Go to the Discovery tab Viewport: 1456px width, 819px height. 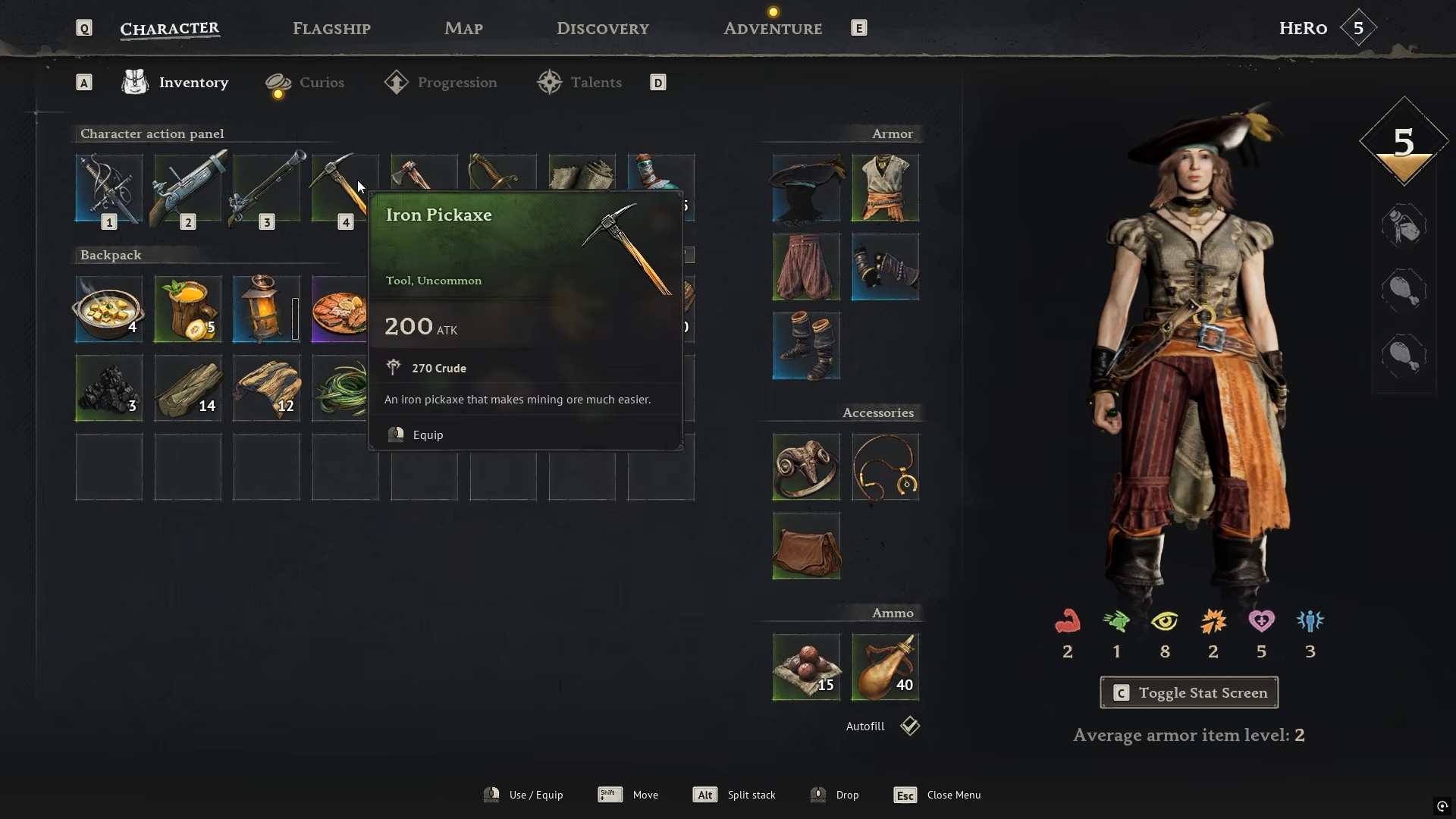click(602, 29)
